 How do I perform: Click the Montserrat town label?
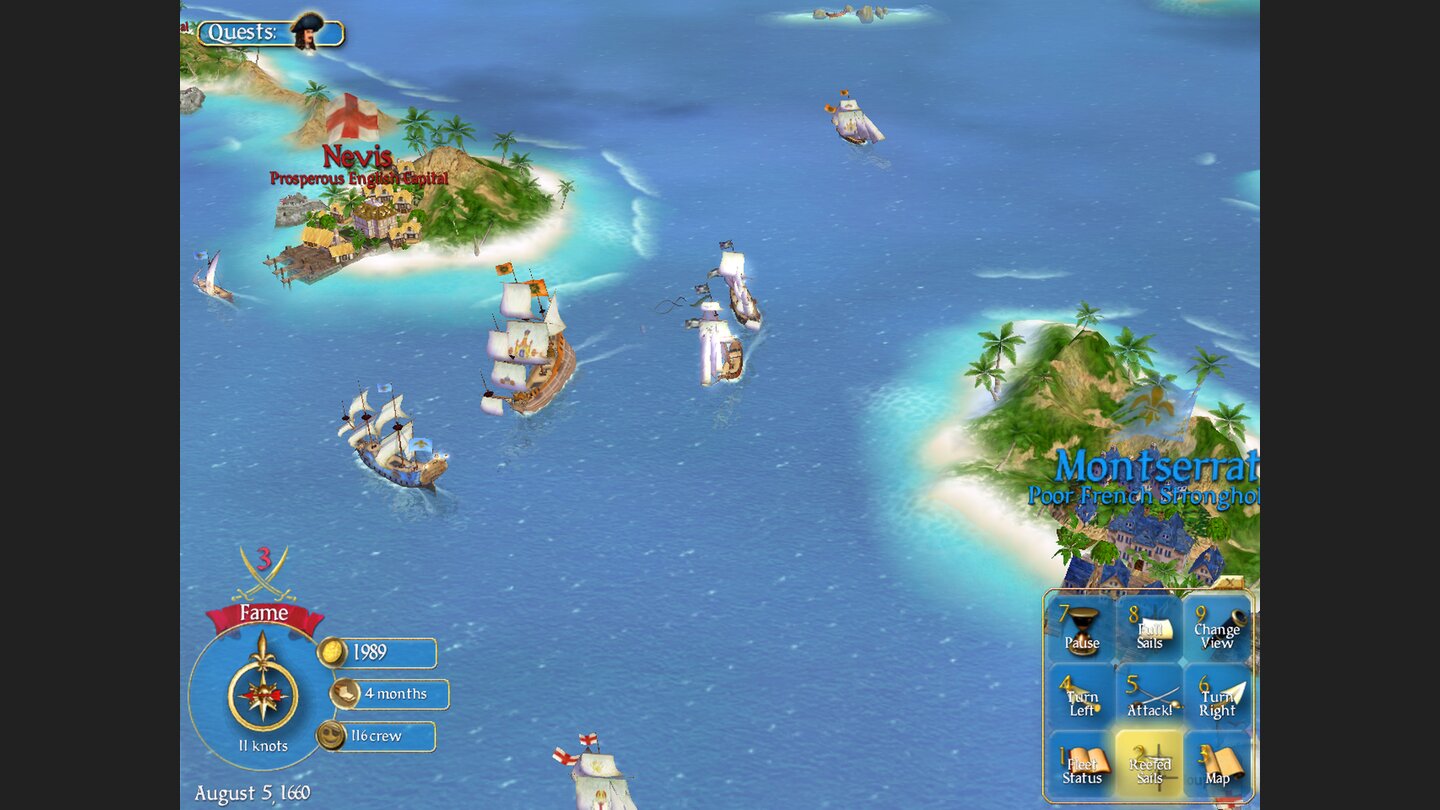pos(1155,466)
